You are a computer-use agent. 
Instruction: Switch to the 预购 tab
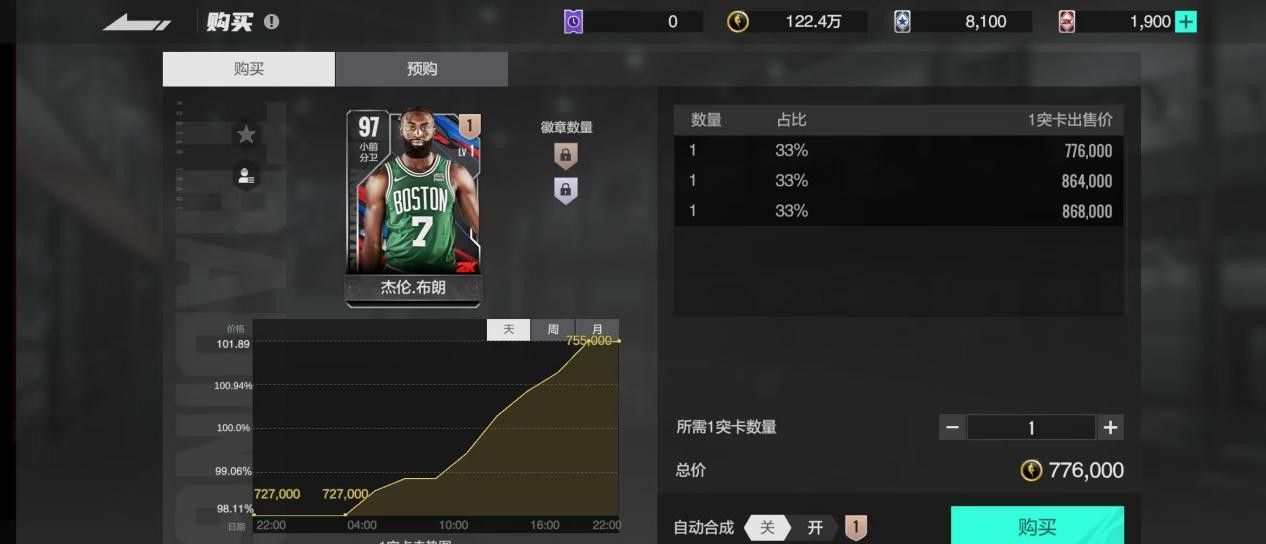421,69
